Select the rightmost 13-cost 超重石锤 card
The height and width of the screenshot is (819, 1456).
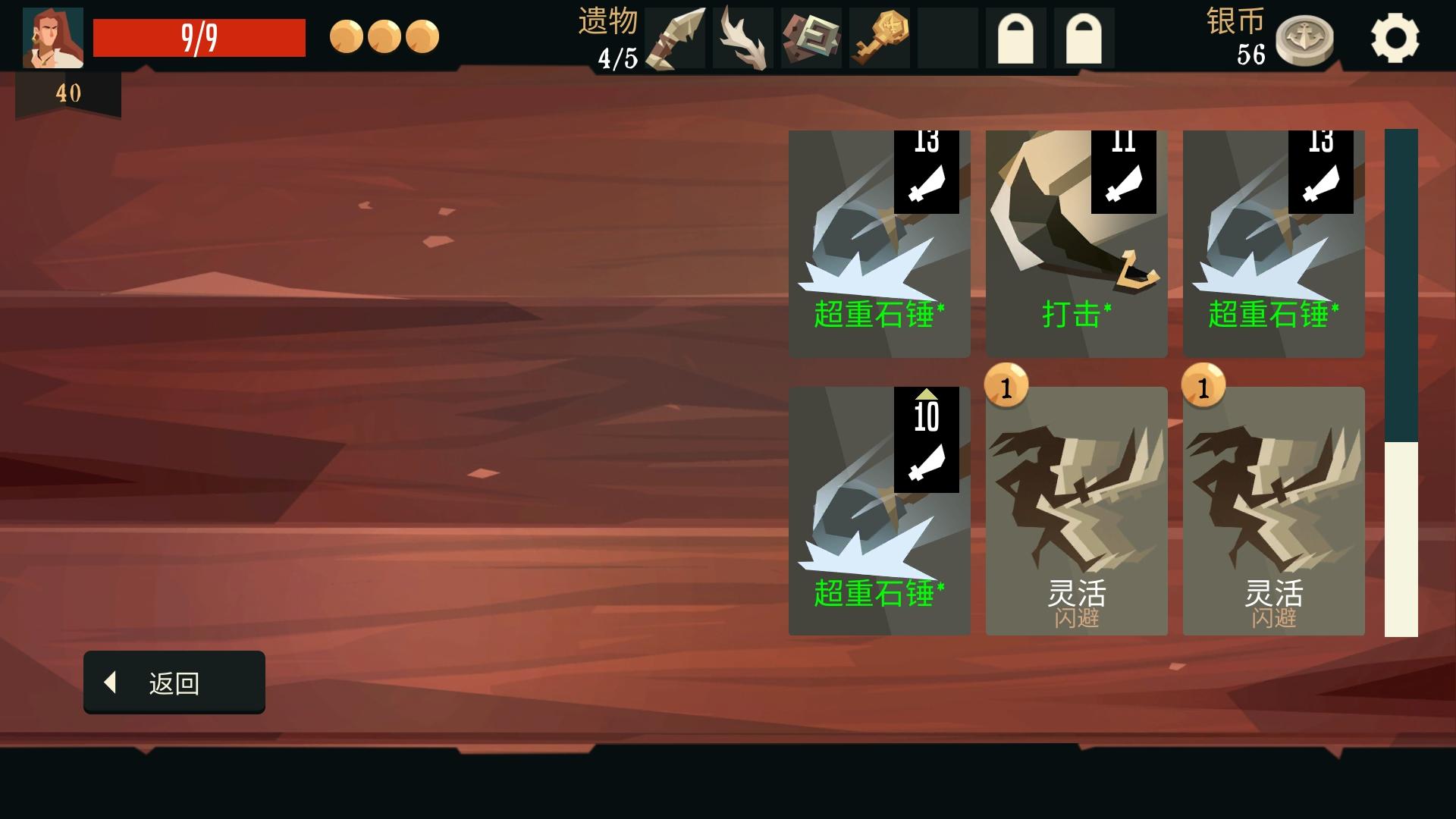(x=1274, y=243)
